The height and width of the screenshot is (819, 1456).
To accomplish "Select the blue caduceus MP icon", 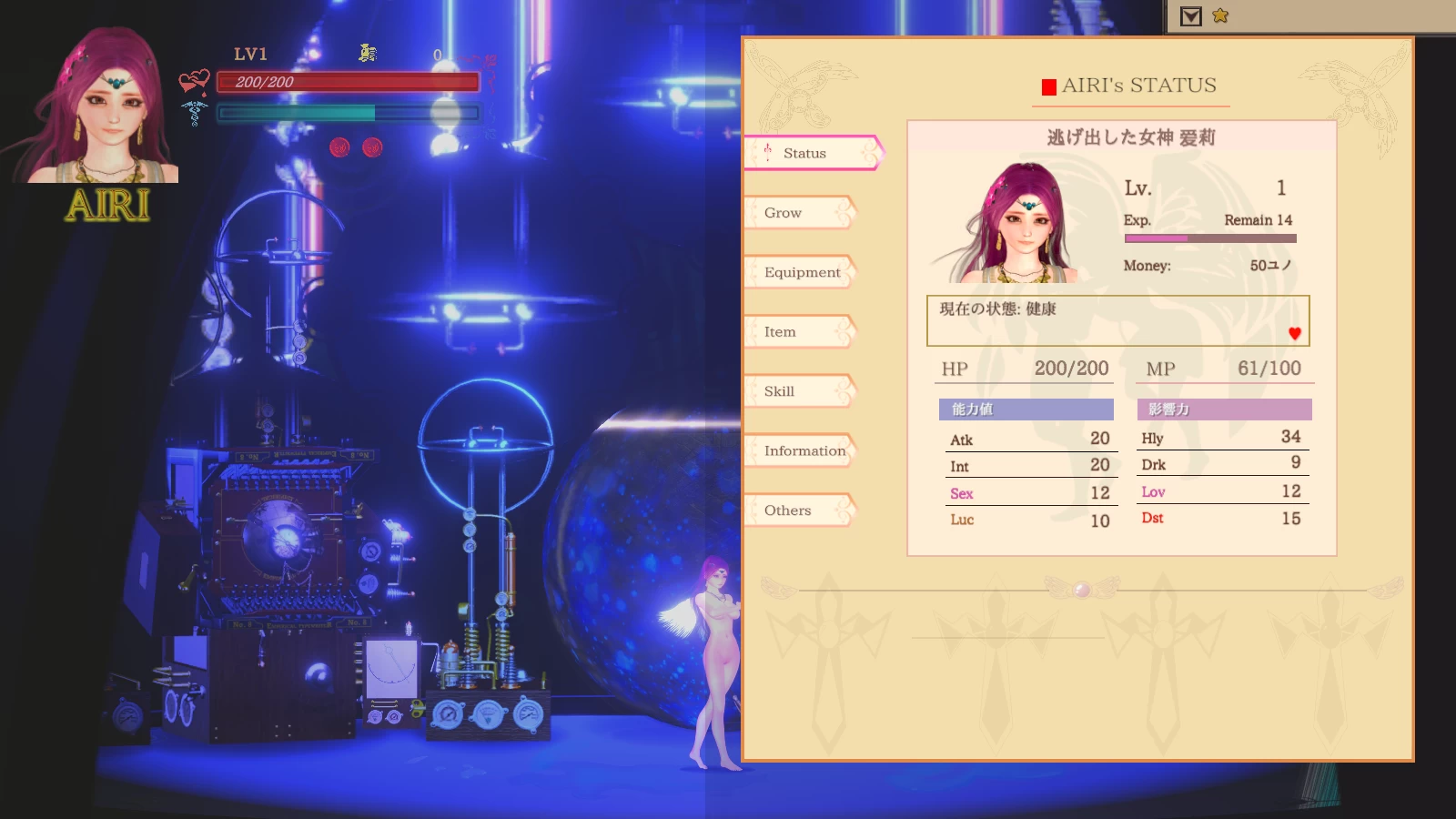I will pyautogui.click(x=194, y=113).
